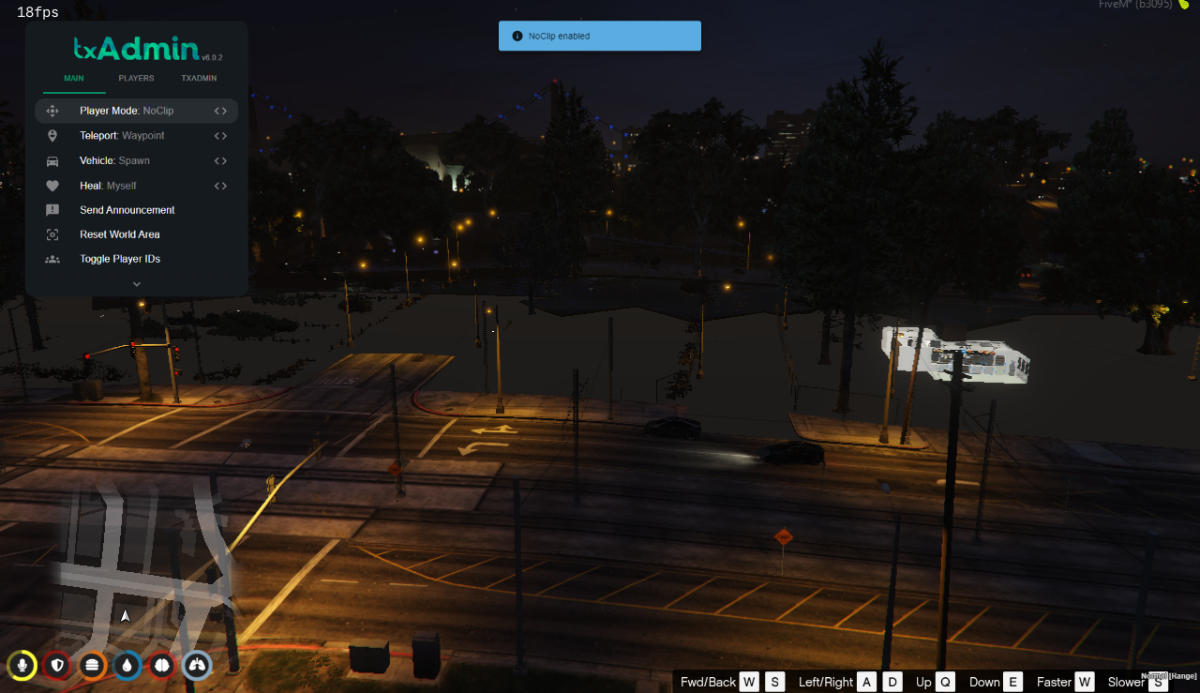This screenshot has height=693, width=1200.
Task: Click Send Announcement
Action: [x=127, y=210]
